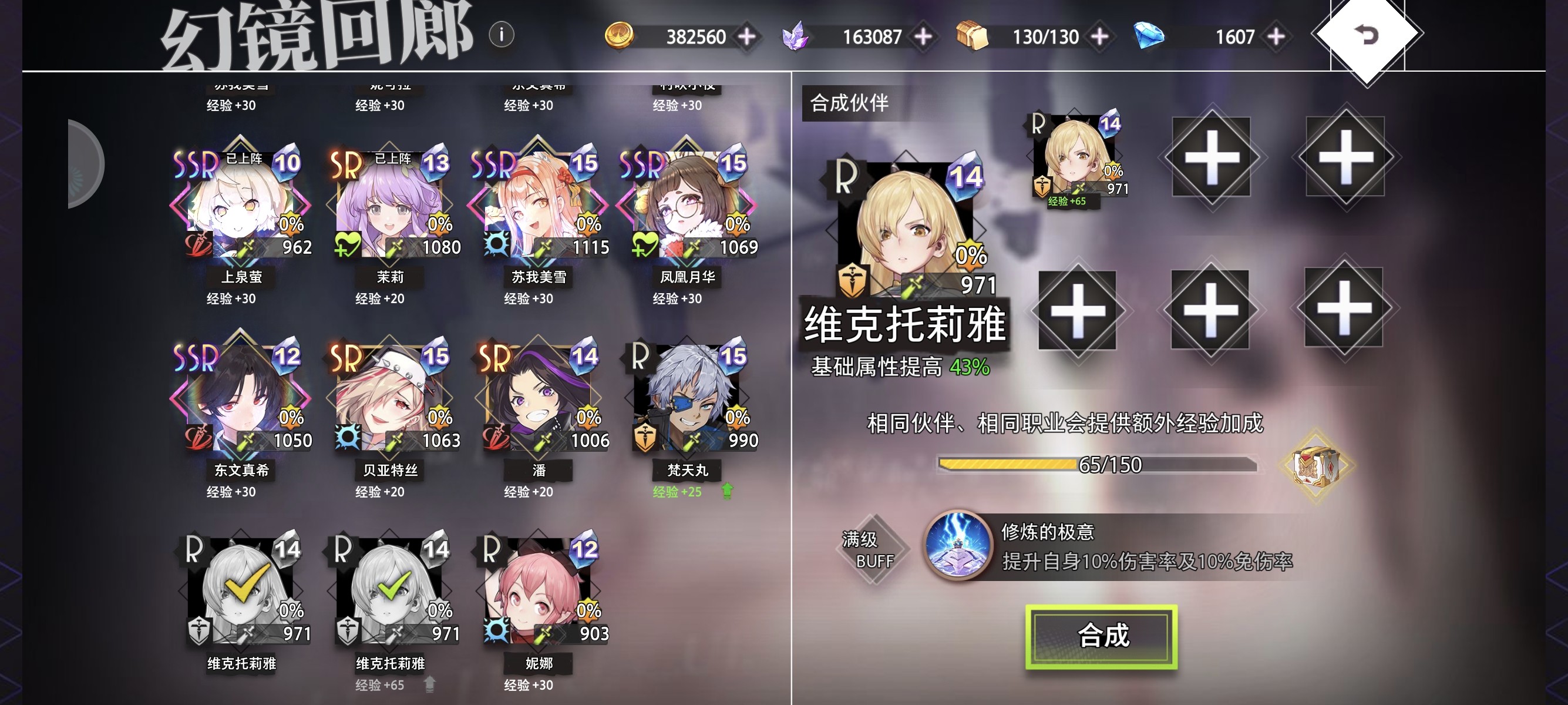1568x705 pixels.
Task: Pick the 梵天丸 R partner card
Action: click(687, 400)
